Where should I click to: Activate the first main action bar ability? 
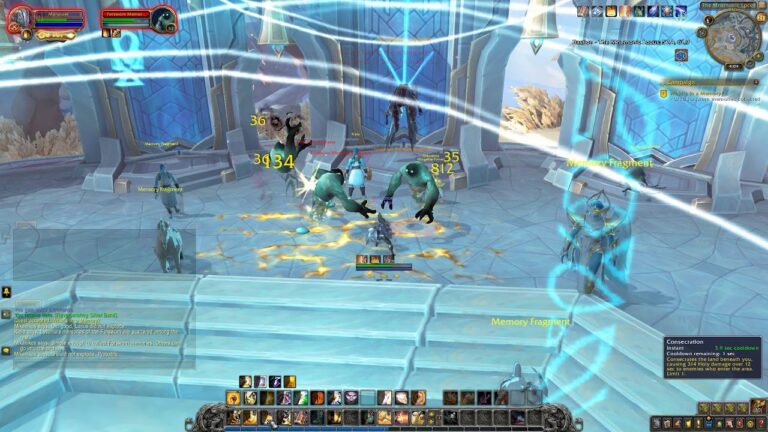point(235,416)
